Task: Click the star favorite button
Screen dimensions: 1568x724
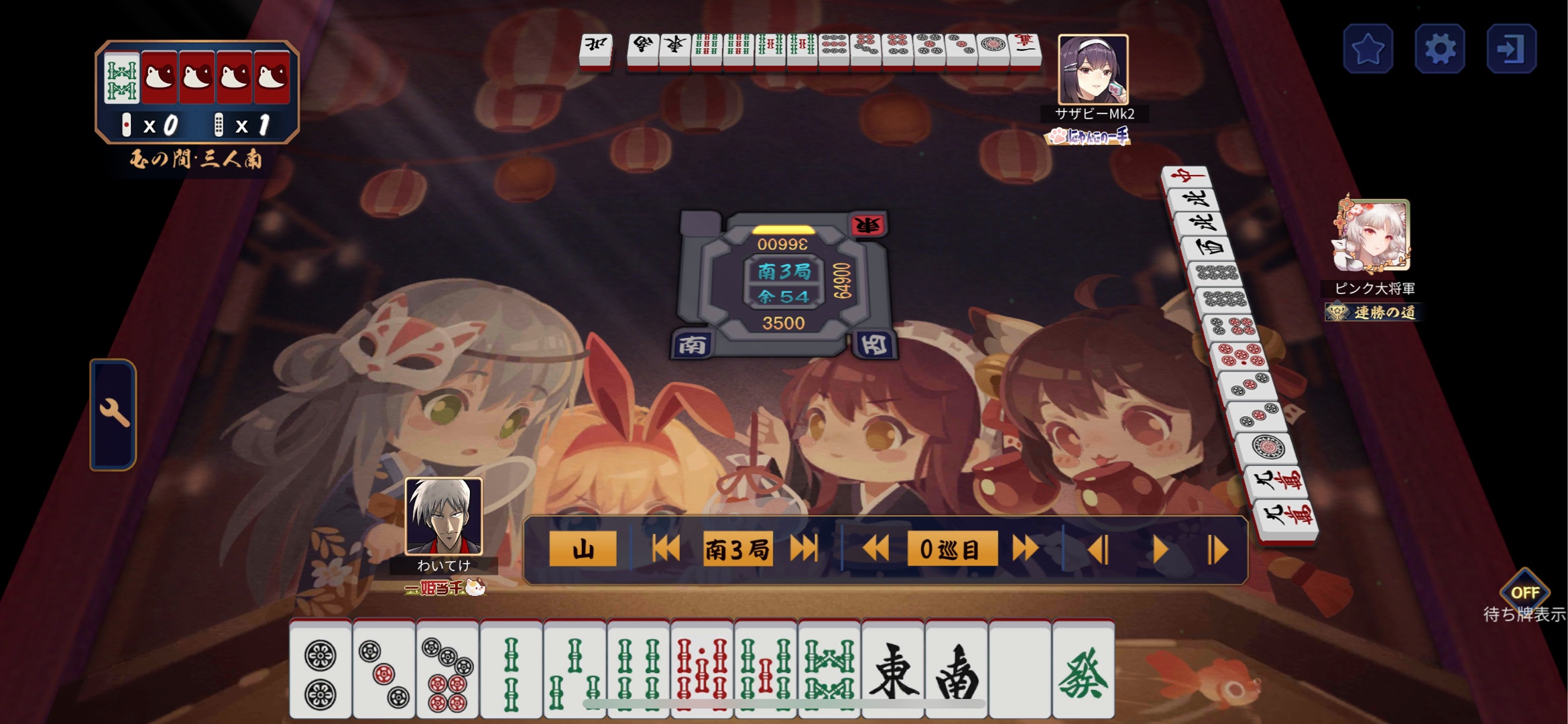Action: pos(1368,49)
